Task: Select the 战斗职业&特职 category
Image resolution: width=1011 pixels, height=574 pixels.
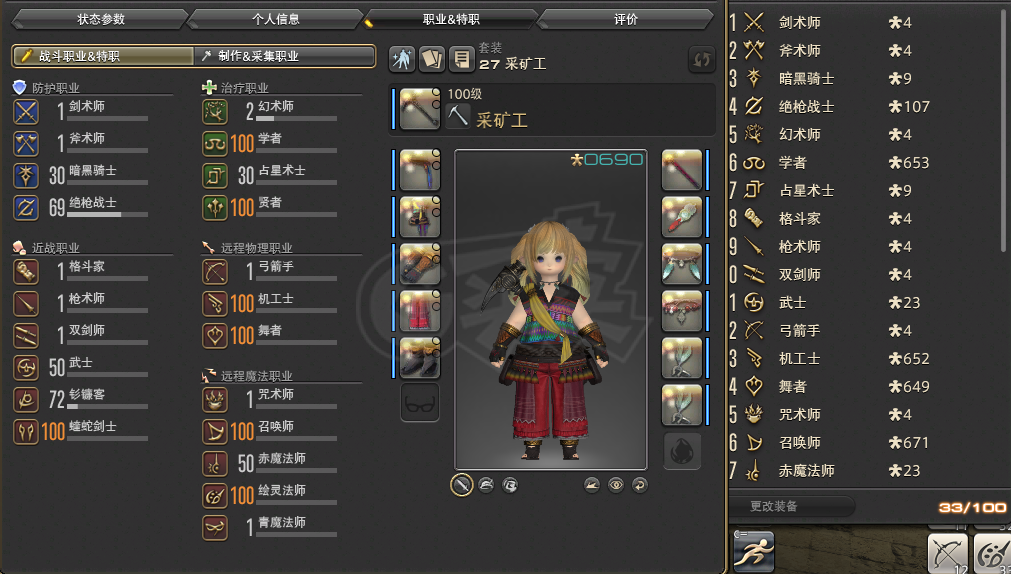Action: 102,56
